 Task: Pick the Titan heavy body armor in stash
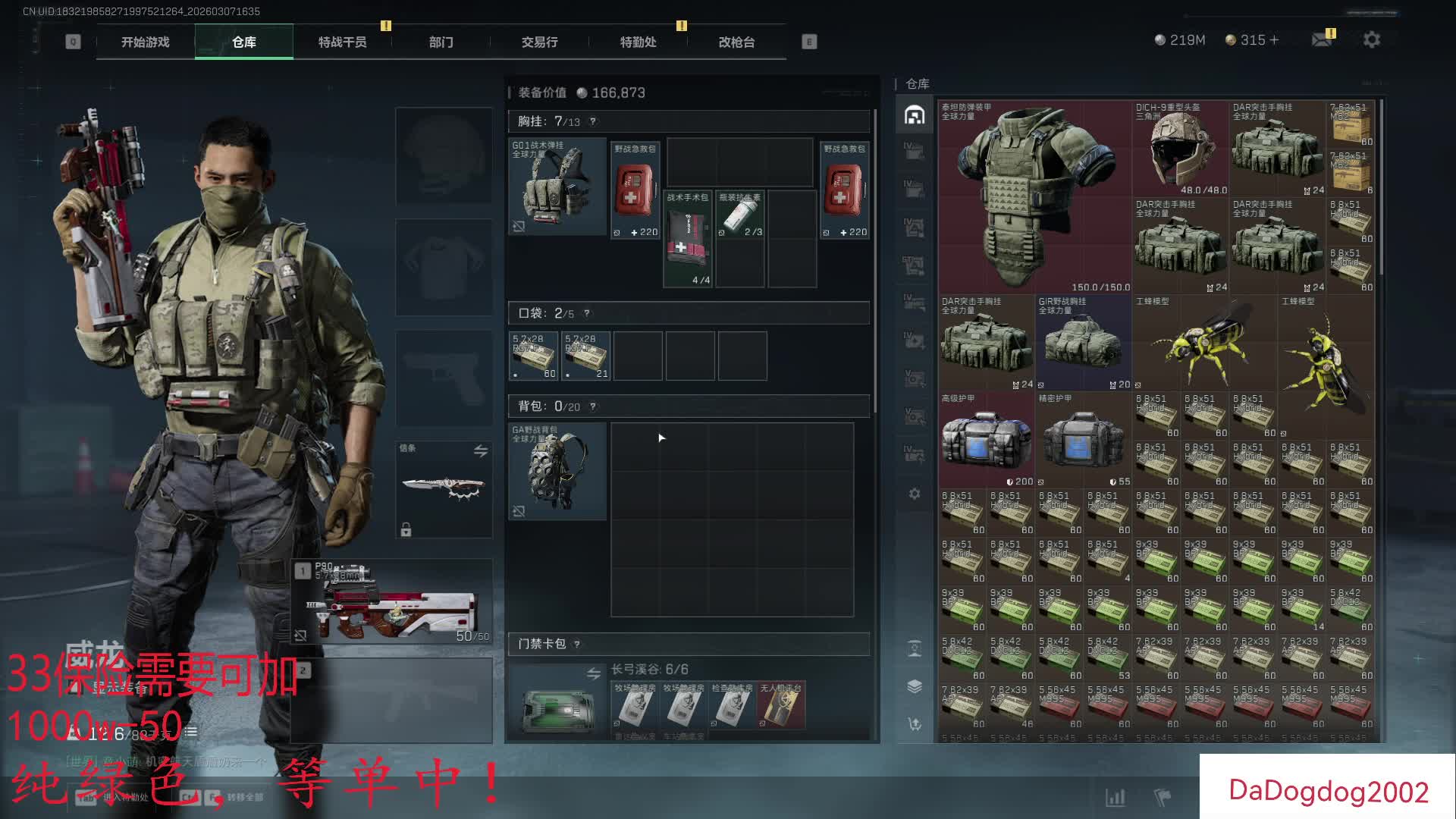pyautogui.click(x=1034, y=197)
